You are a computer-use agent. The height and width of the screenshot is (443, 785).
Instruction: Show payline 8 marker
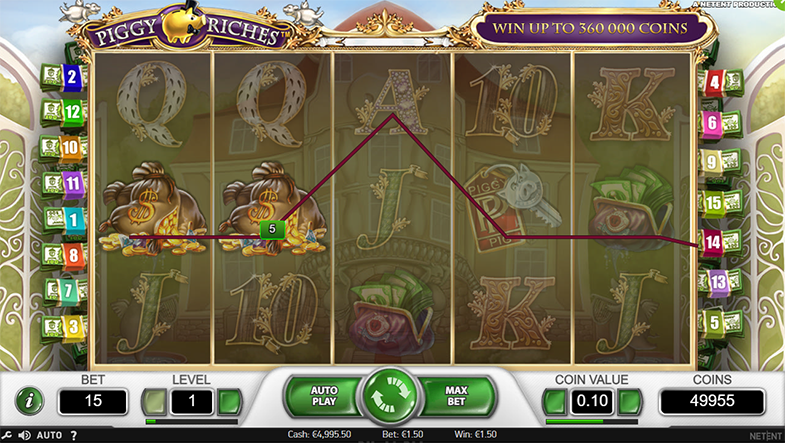(x=72, y=255)
